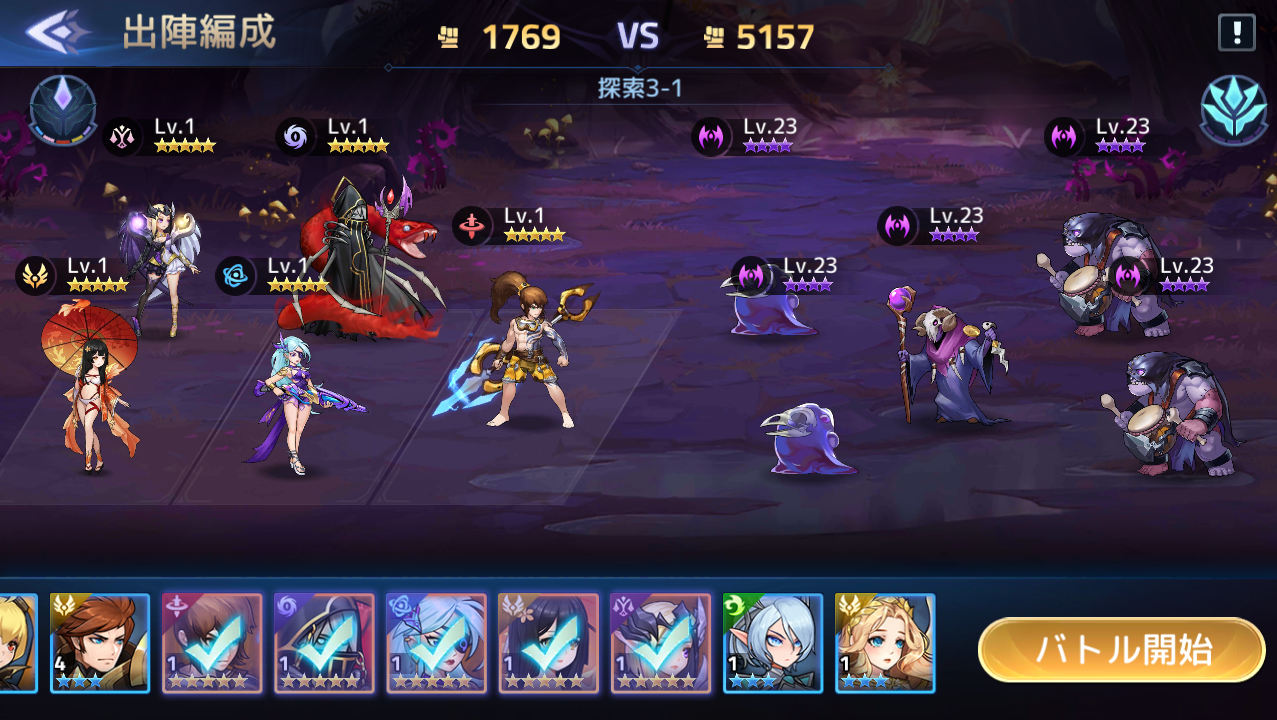Add the blonde crowned heroine portrait

884,643
